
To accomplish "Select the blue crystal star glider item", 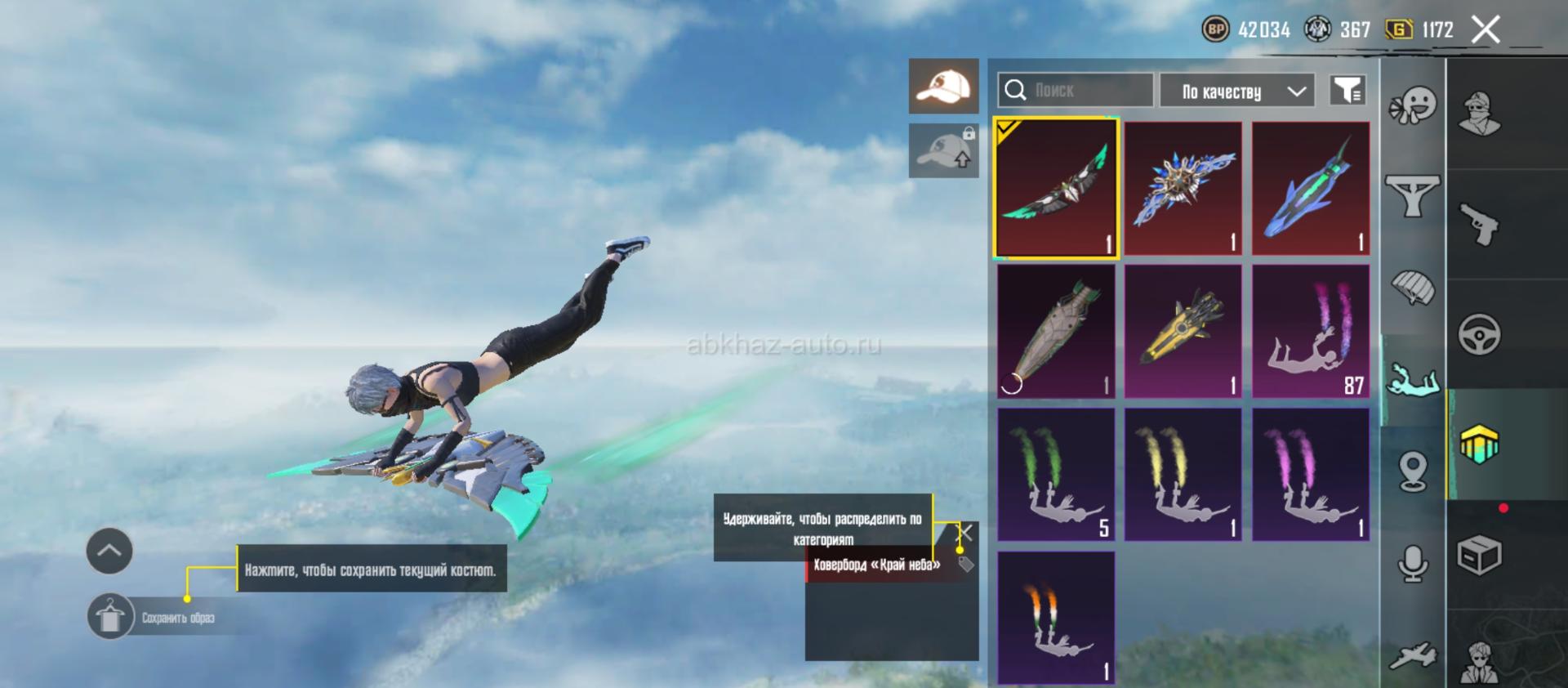I will (1183, 188).
